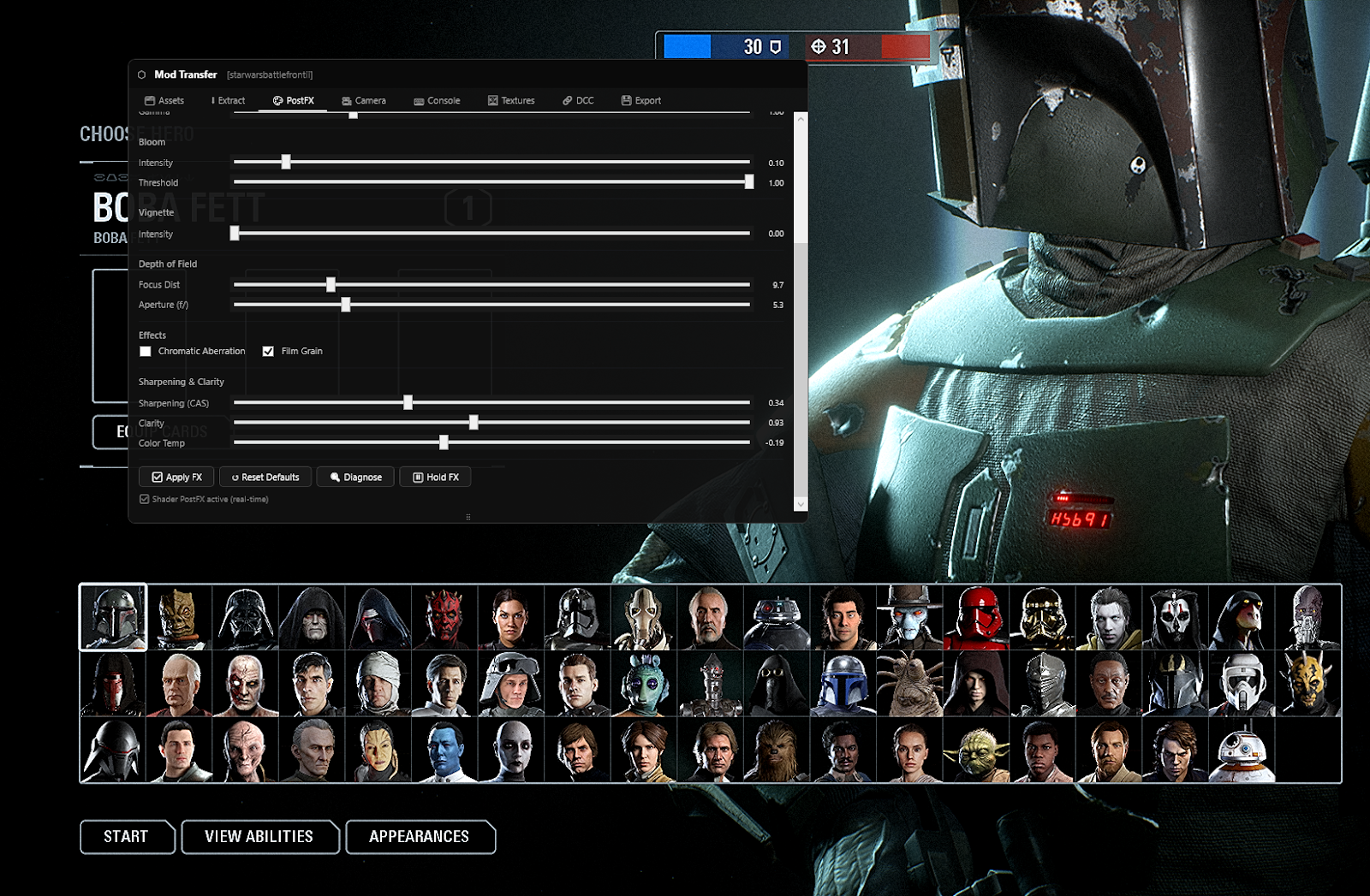The width and height of the screenshot is (1370, 896).
Task: Switch to the PostFX tab
Action: point(295,100)
